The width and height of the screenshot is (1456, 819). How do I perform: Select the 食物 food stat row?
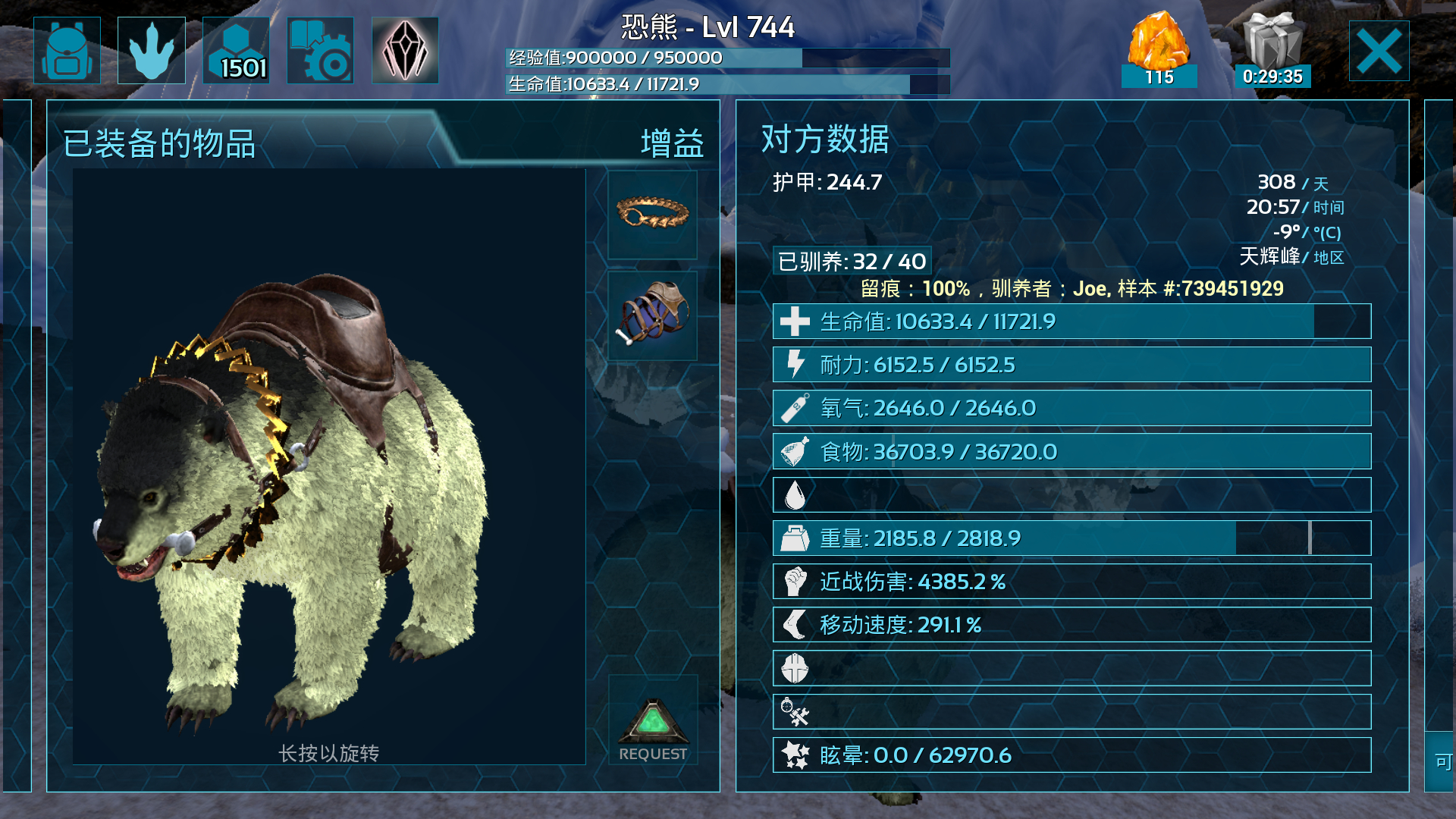pos(1071,452)
